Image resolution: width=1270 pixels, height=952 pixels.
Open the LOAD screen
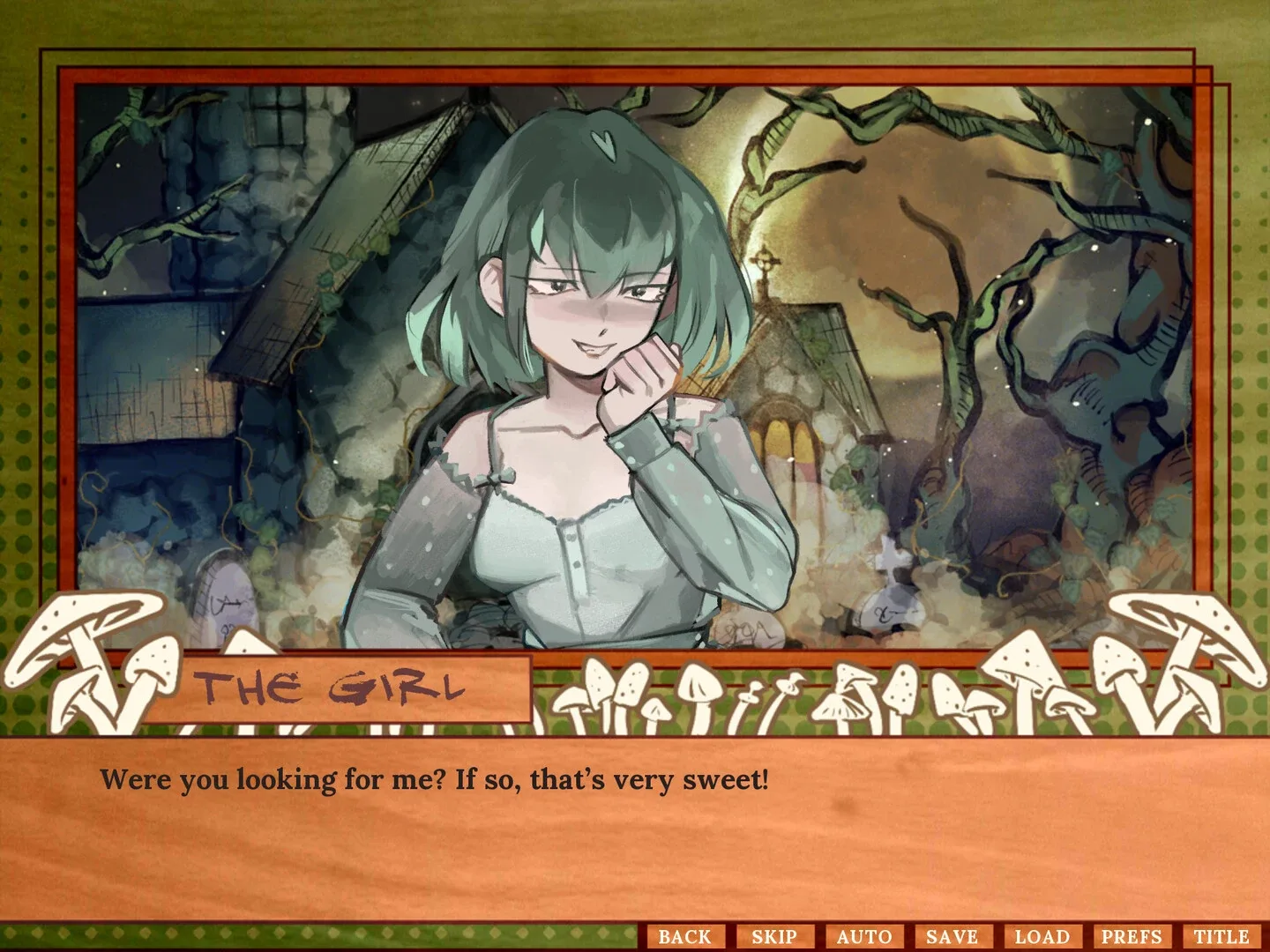1044,936
